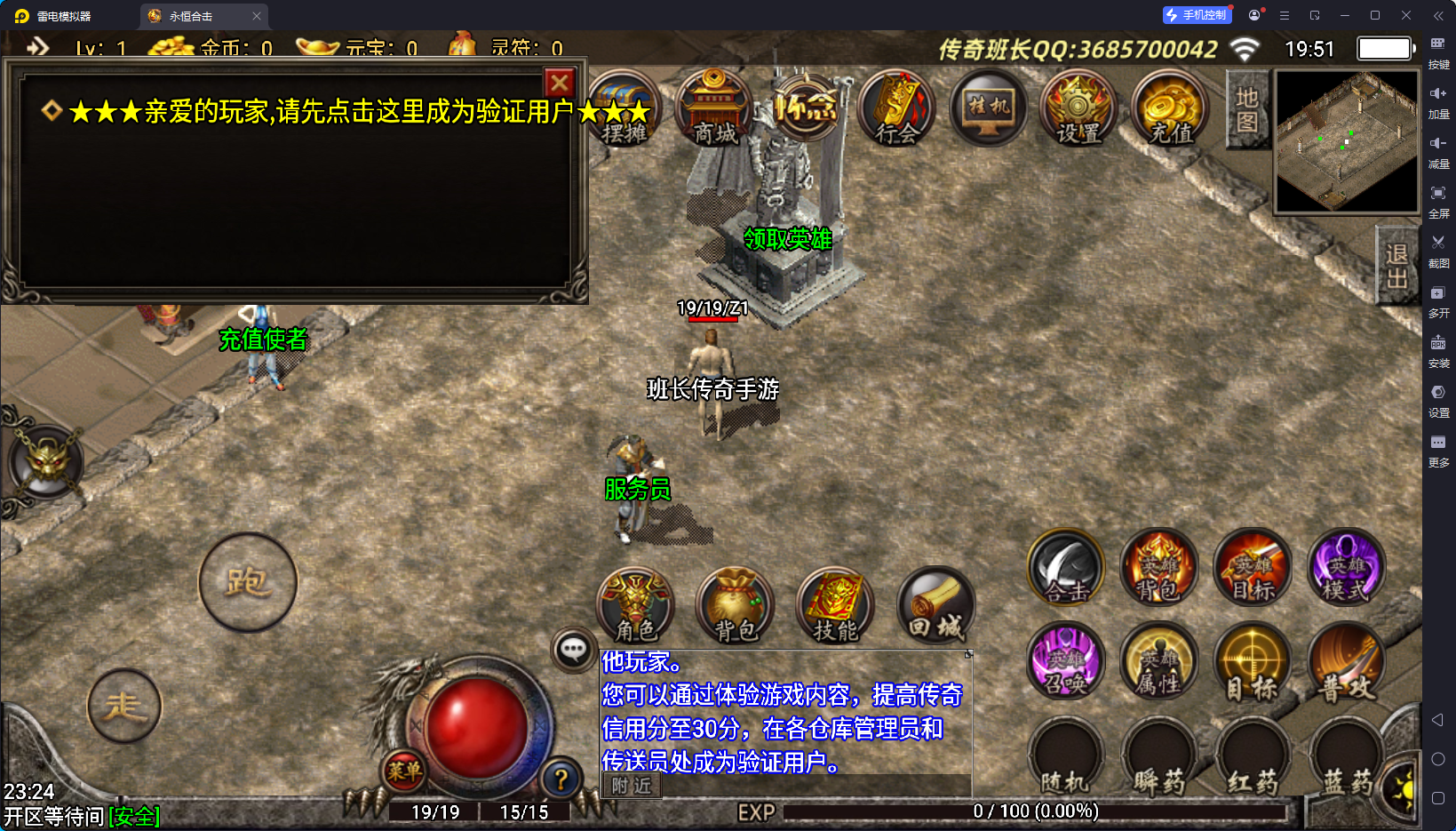The image size is (1456, 831).
Task: Open the 地图 map button
Action: [x=1246, y=110]
